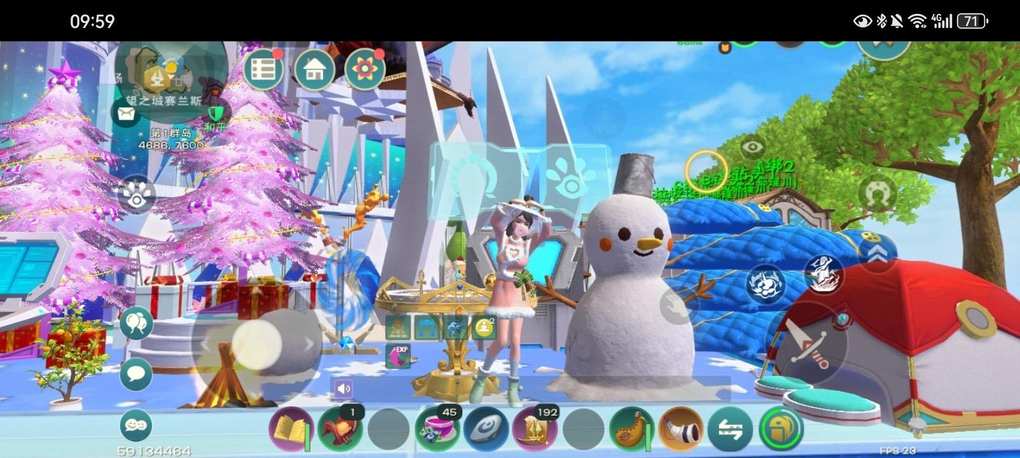Open the list menu button
This screenshot has height=458, width=1020.
tap(264, 69)
